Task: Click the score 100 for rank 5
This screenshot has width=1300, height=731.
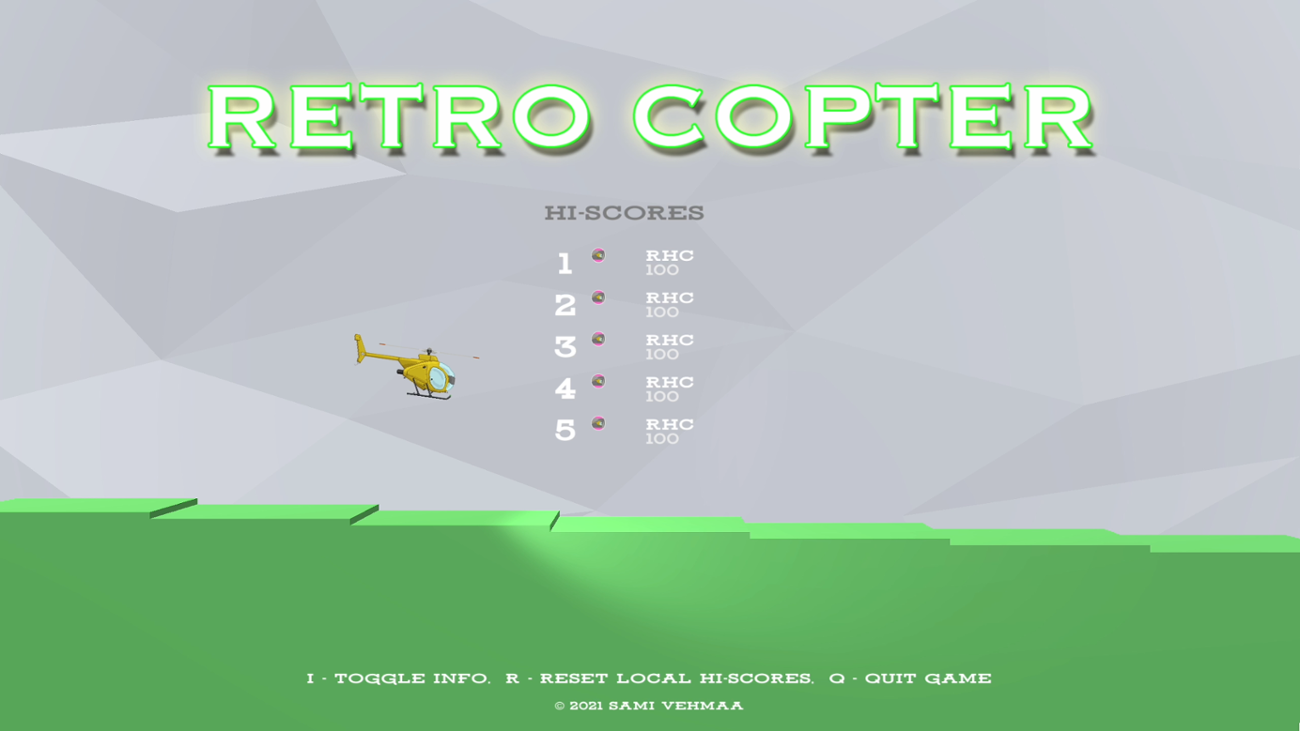Action: pos(664,436)
